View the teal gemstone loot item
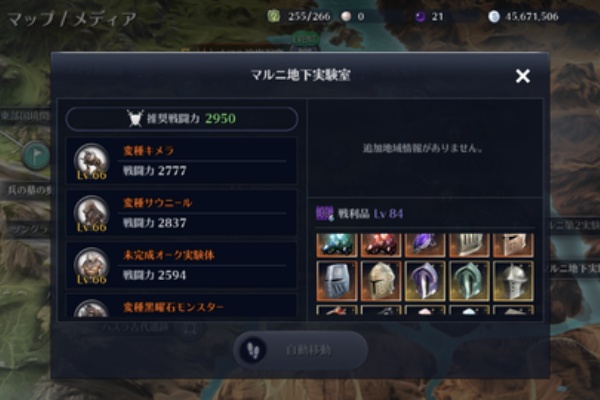600x400 pixels. click(337, 245)
